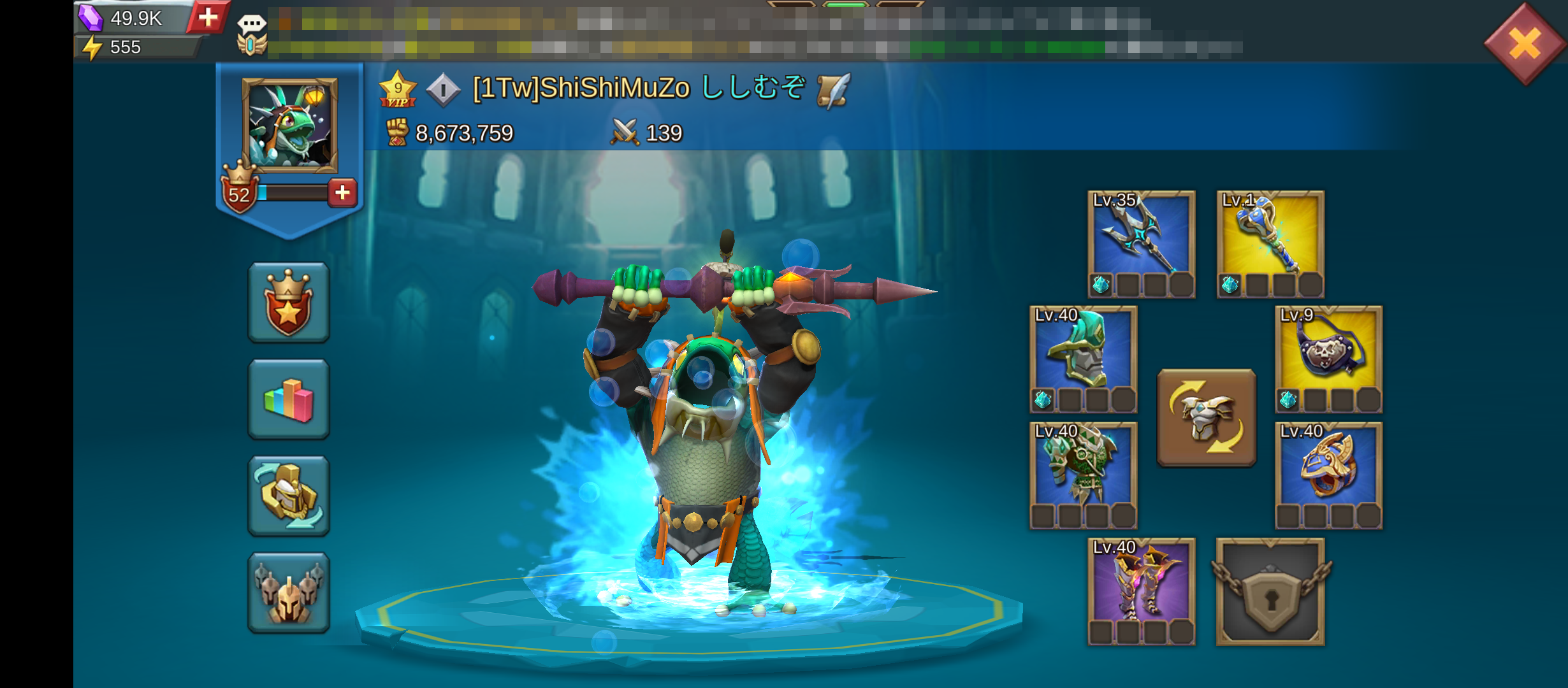Screen dimensions: 1568x688
Task: Show the colored bar chart statistics
Action: 289,399
